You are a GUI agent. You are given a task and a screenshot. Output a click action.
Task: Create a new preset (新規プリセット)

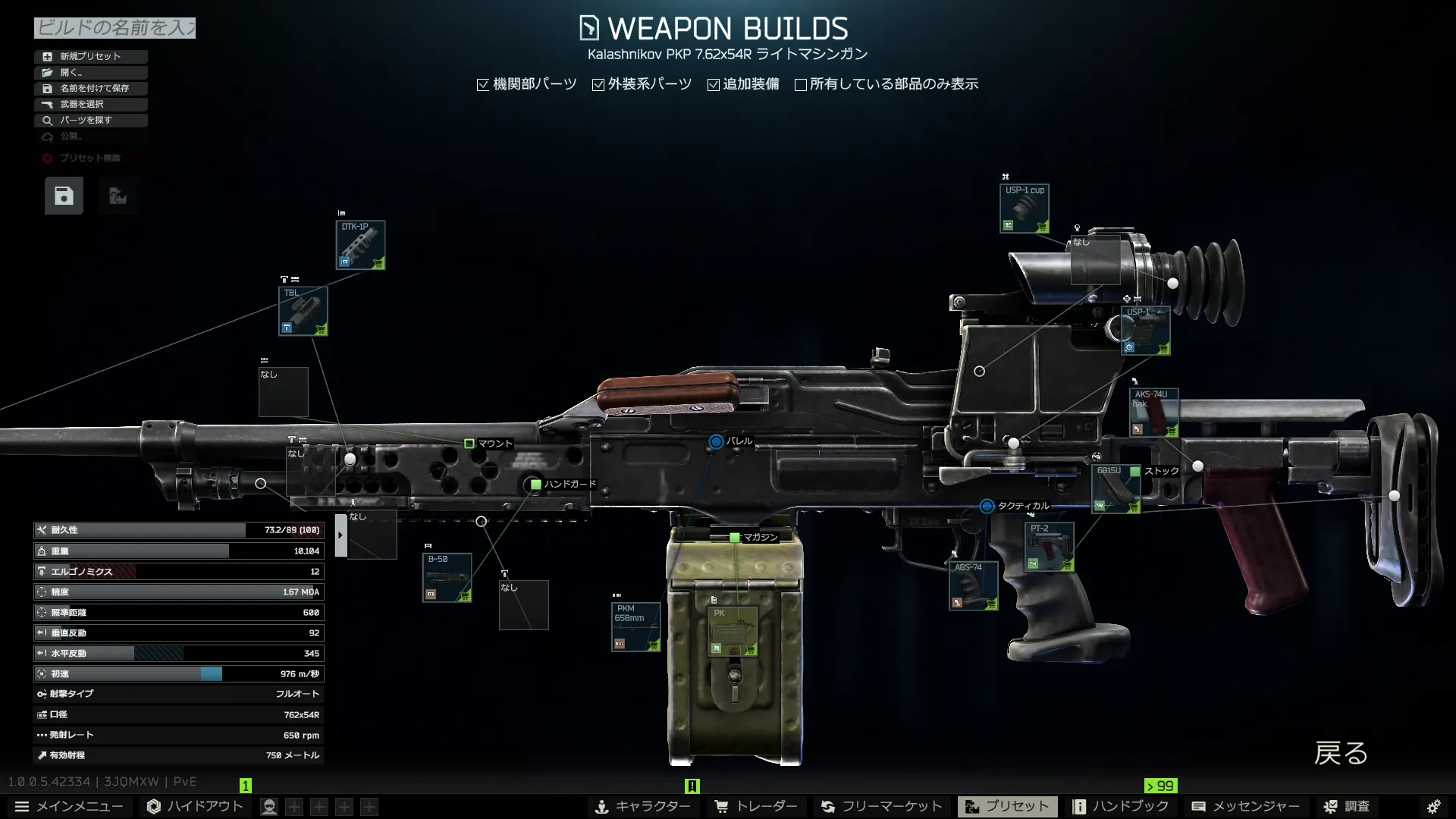pyautogui.click(x=90, y=56)
